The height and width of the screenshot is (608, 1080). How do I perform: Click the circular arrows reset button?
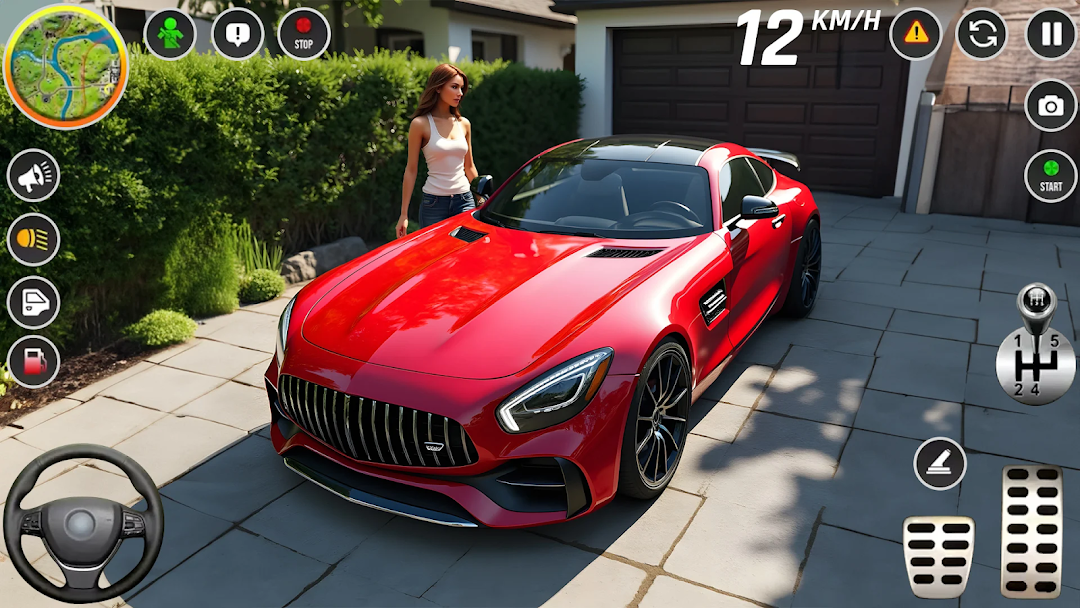(982, 34)
